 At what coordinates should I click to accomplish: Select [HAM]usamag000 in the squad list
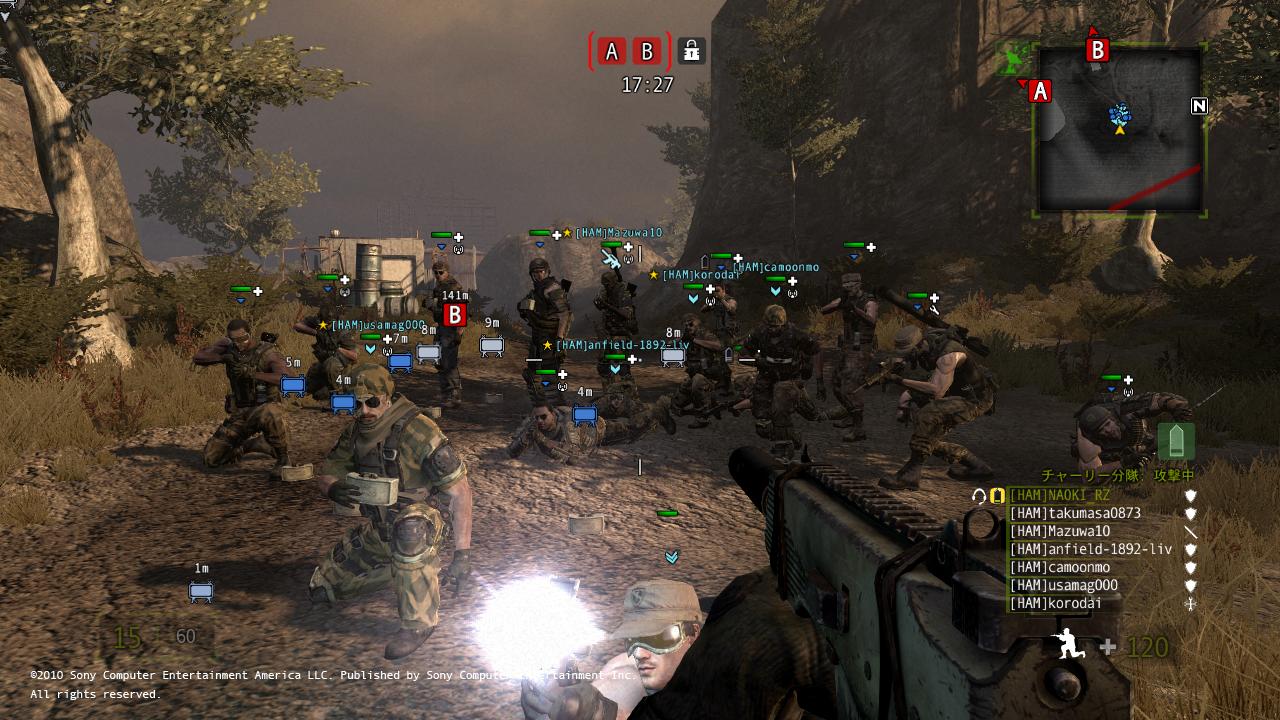click(1063, 585)
